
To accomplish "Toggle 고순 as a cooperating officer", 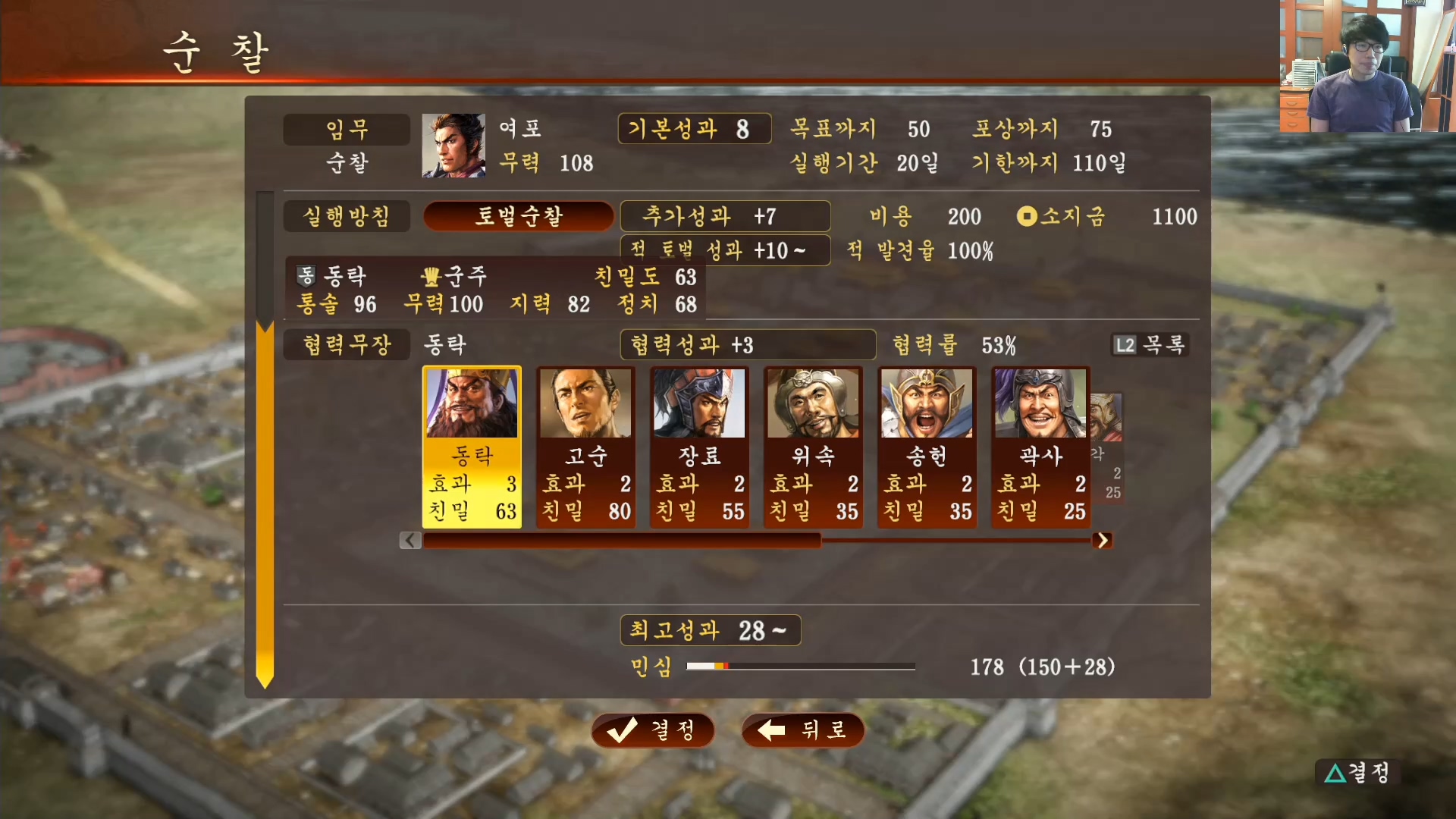I will coord(585,447).
